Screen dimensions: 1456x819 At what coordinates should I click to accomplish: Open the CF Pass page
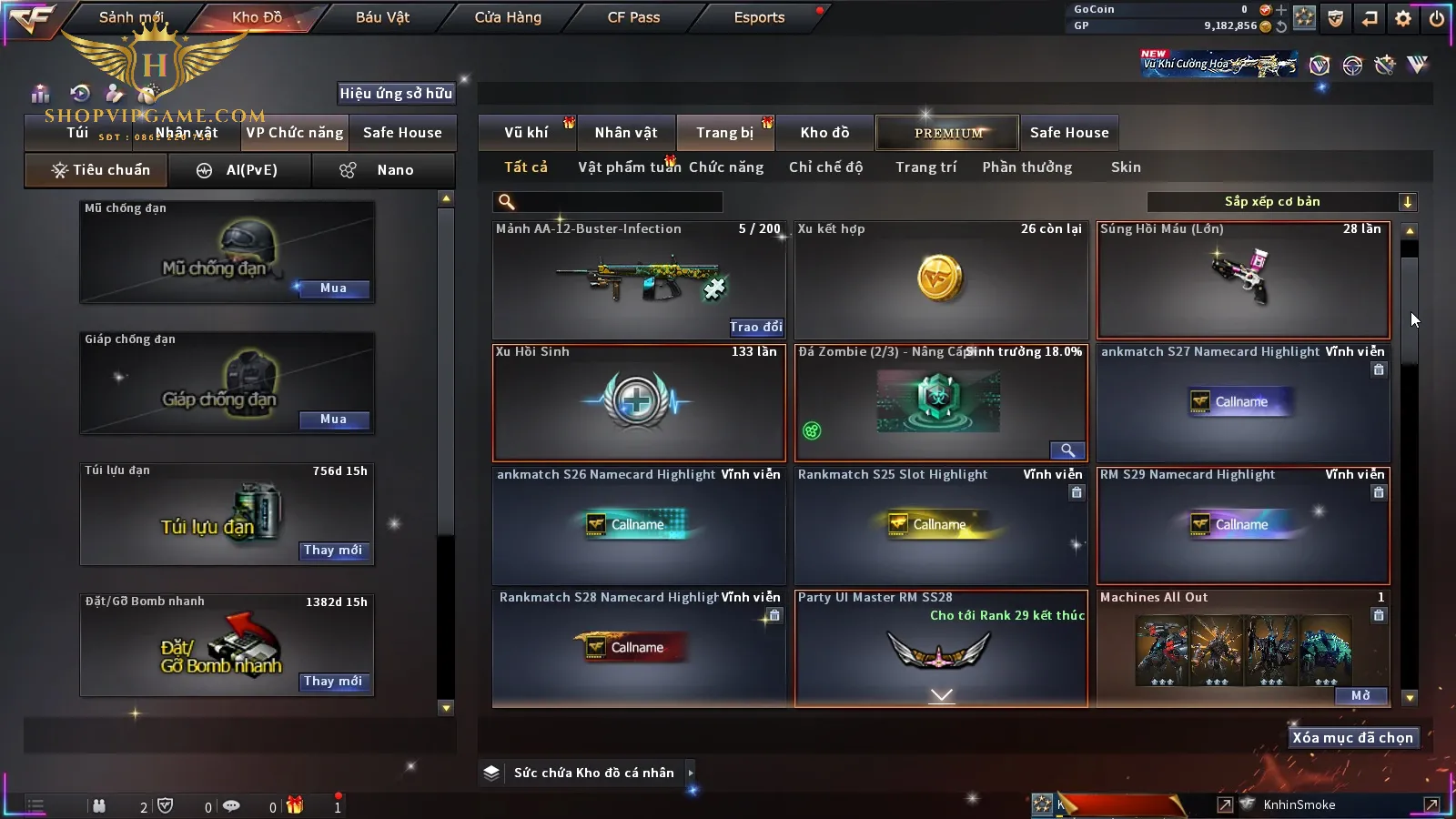point(633,17)
